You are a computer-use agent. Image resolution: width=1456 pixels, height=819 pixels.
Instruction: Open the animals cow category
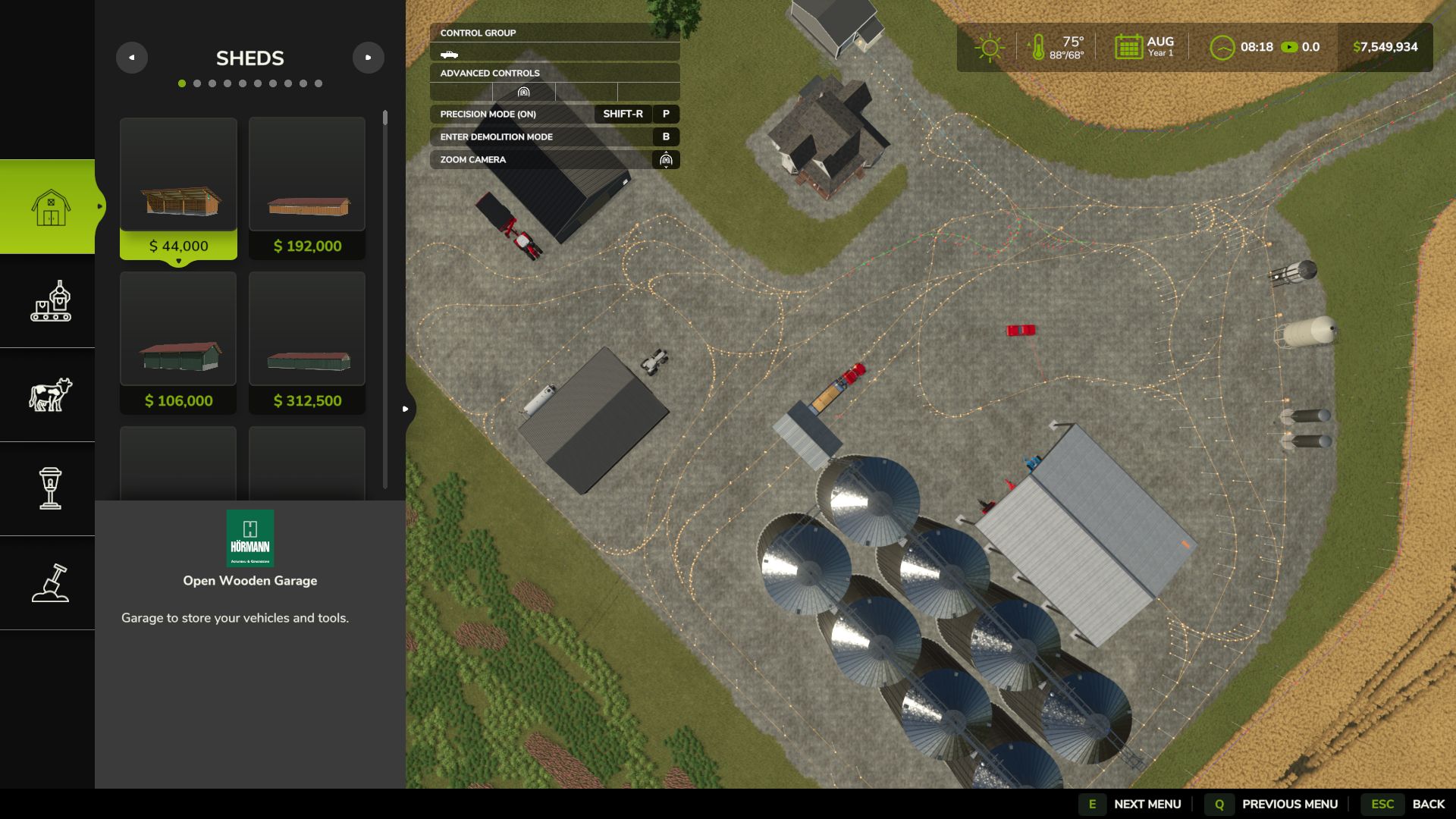click(x=50, y=395)
